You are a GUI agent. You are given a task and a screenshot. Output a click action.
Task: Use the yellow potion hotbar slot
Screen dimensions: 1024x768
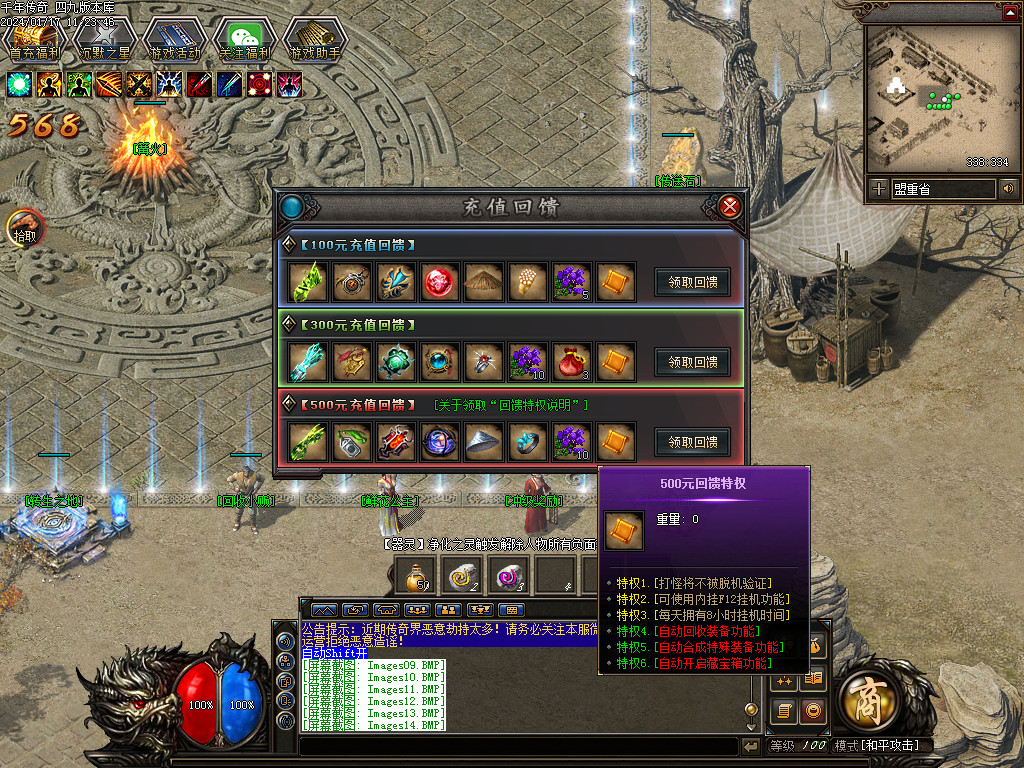413,575
